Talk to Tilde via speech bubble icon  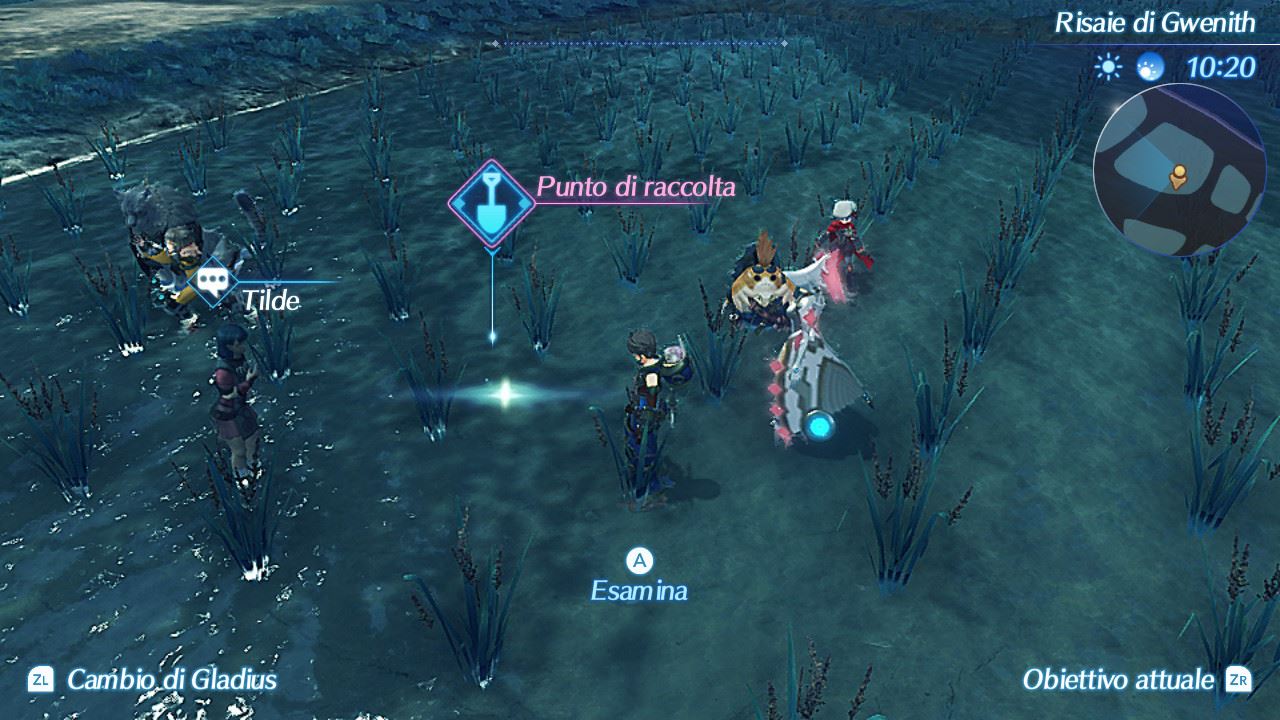213,280
